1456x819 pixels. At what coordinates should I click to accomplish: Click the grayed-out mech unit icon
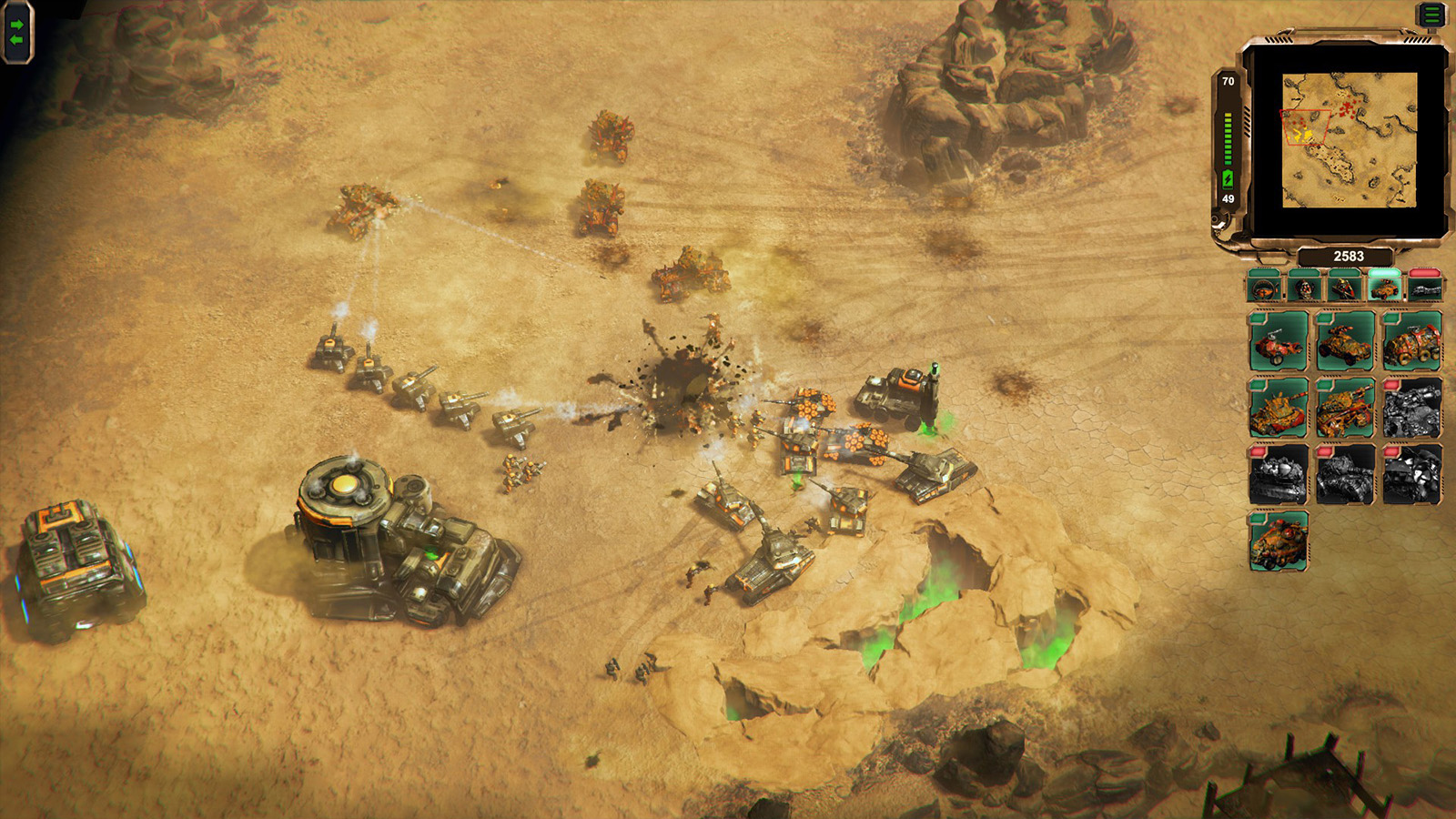pyautogui.click(x=1414, y=409)
